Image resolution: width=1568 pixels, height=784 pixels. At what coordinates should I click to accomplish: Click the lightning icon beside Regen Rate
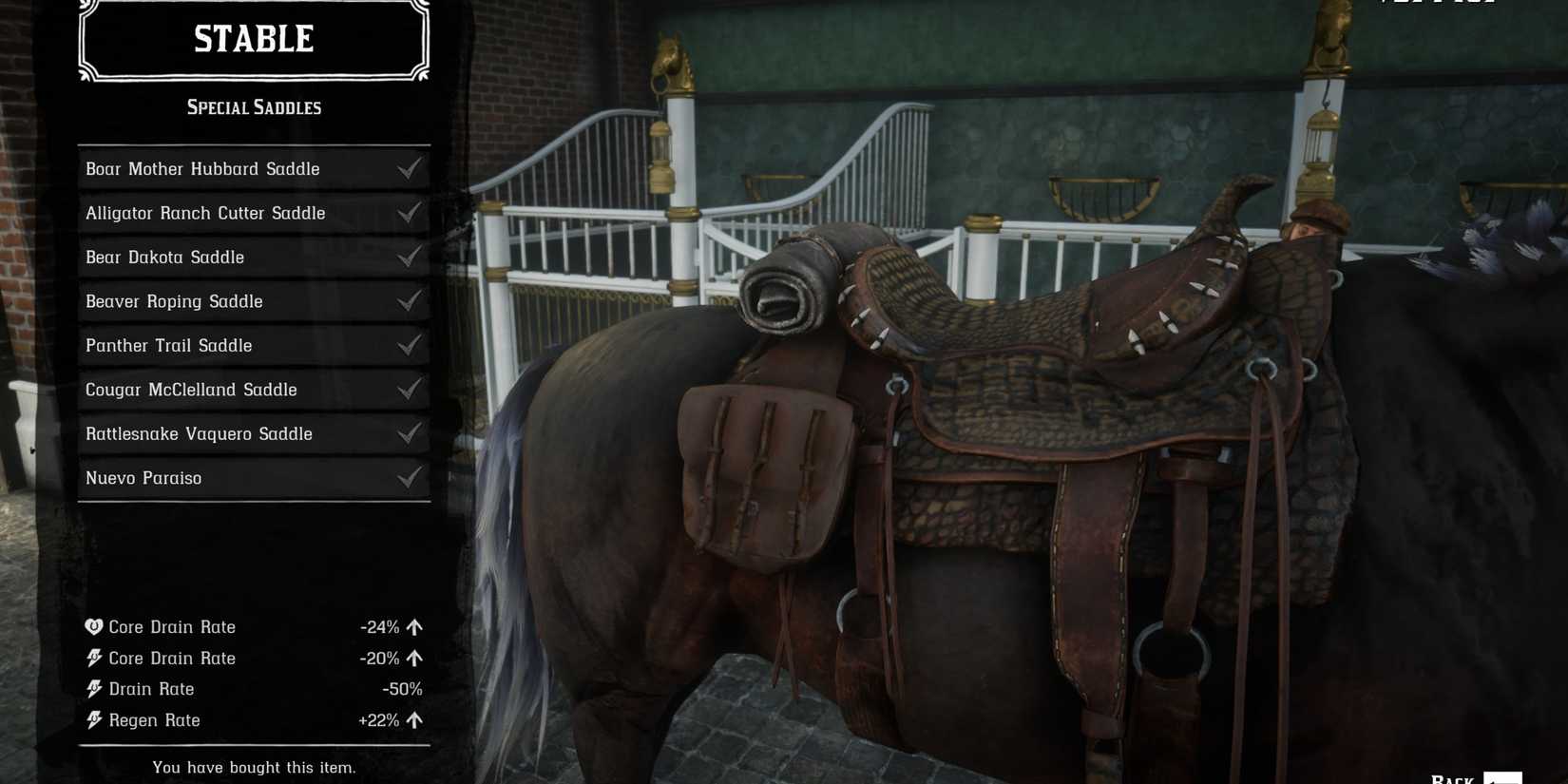[x=93, y=720]
